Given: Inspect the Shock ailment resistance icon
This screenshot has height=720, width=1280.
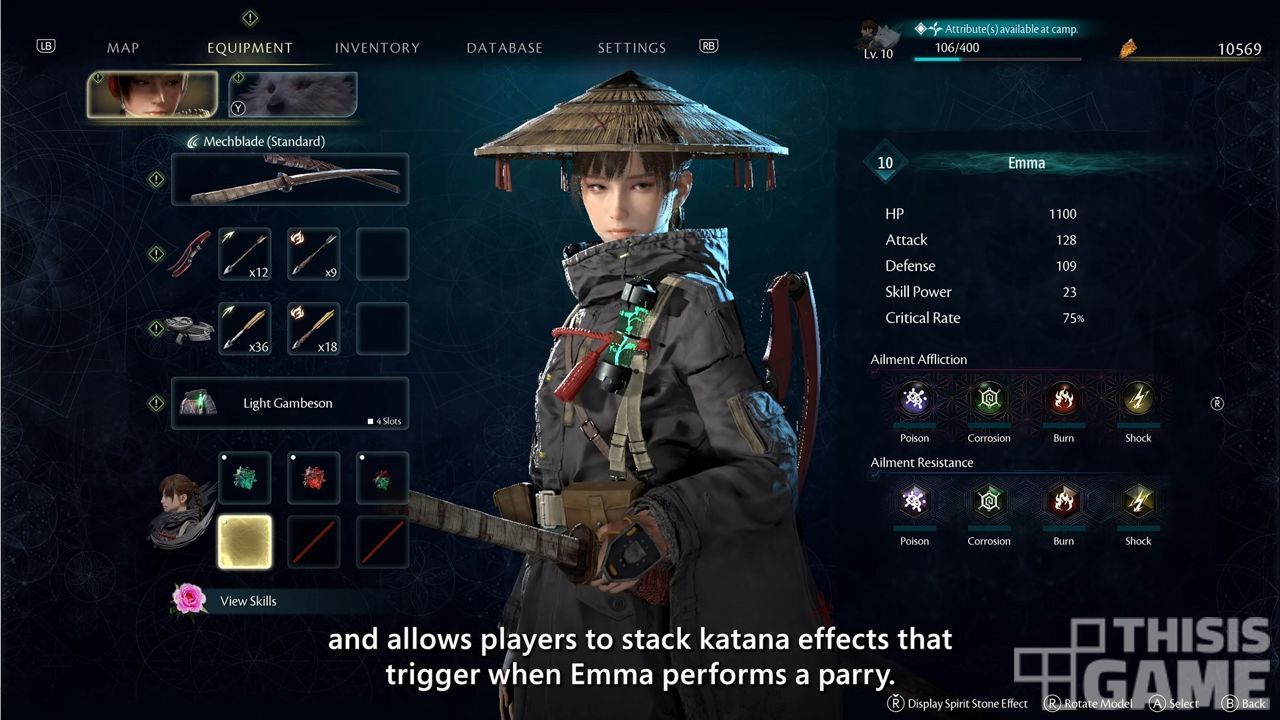Looking at the screenshot, I should [1138, 503].
